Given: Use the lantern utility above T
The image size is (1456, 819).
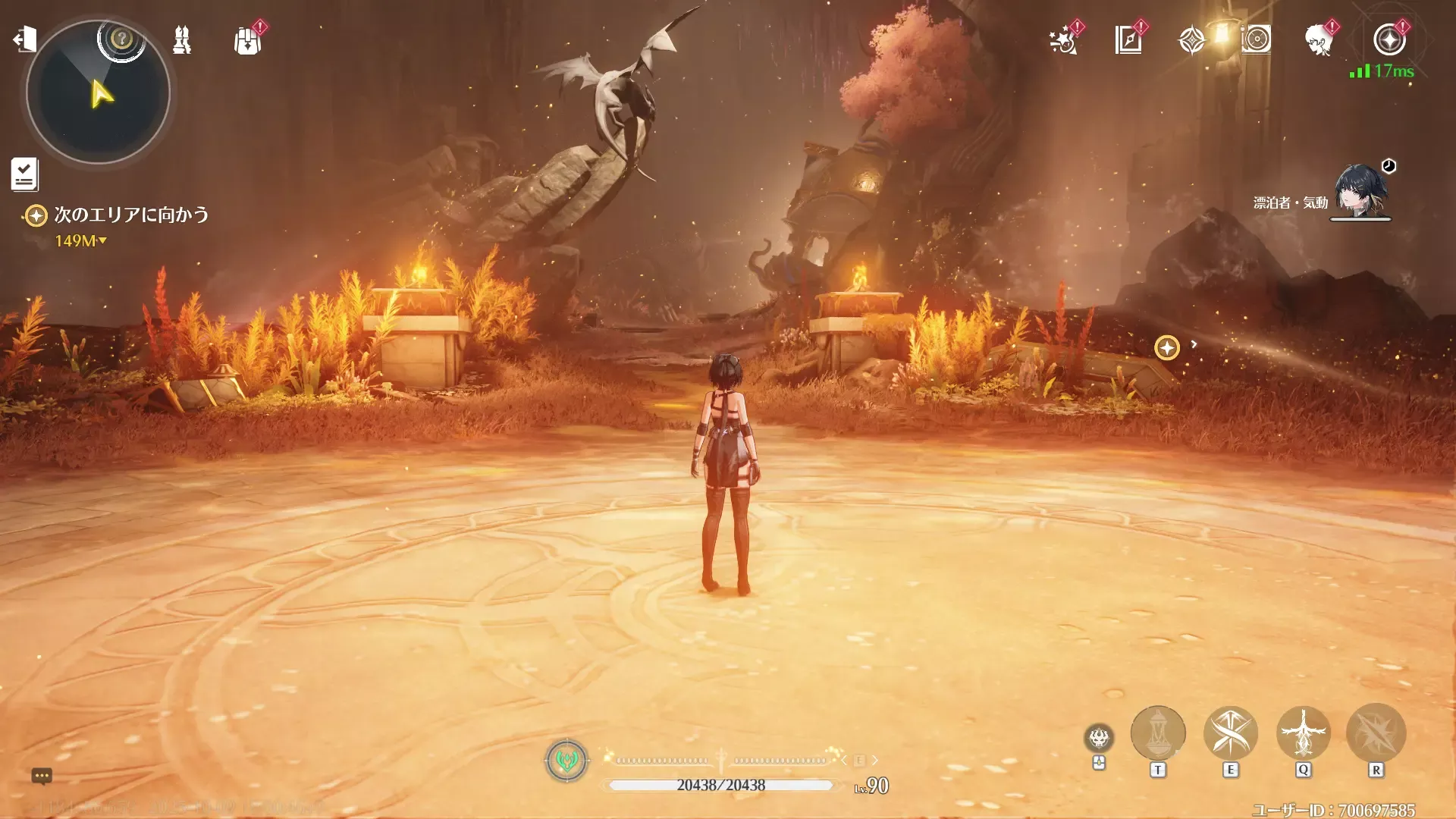Looking at the screenshot, I should tap(1157, 733).
